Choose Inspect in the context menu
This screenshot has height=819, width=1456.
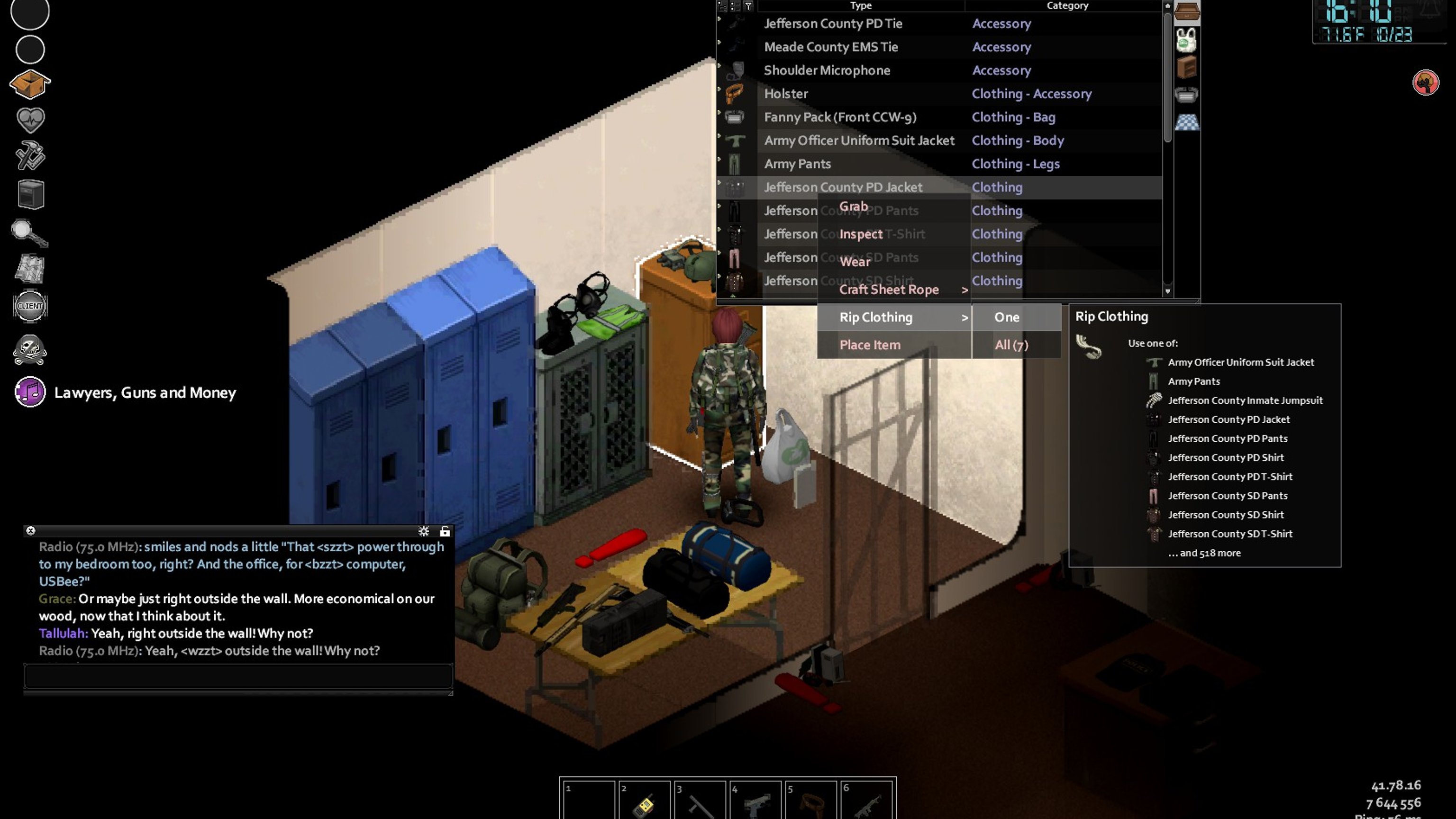(860, 234)
